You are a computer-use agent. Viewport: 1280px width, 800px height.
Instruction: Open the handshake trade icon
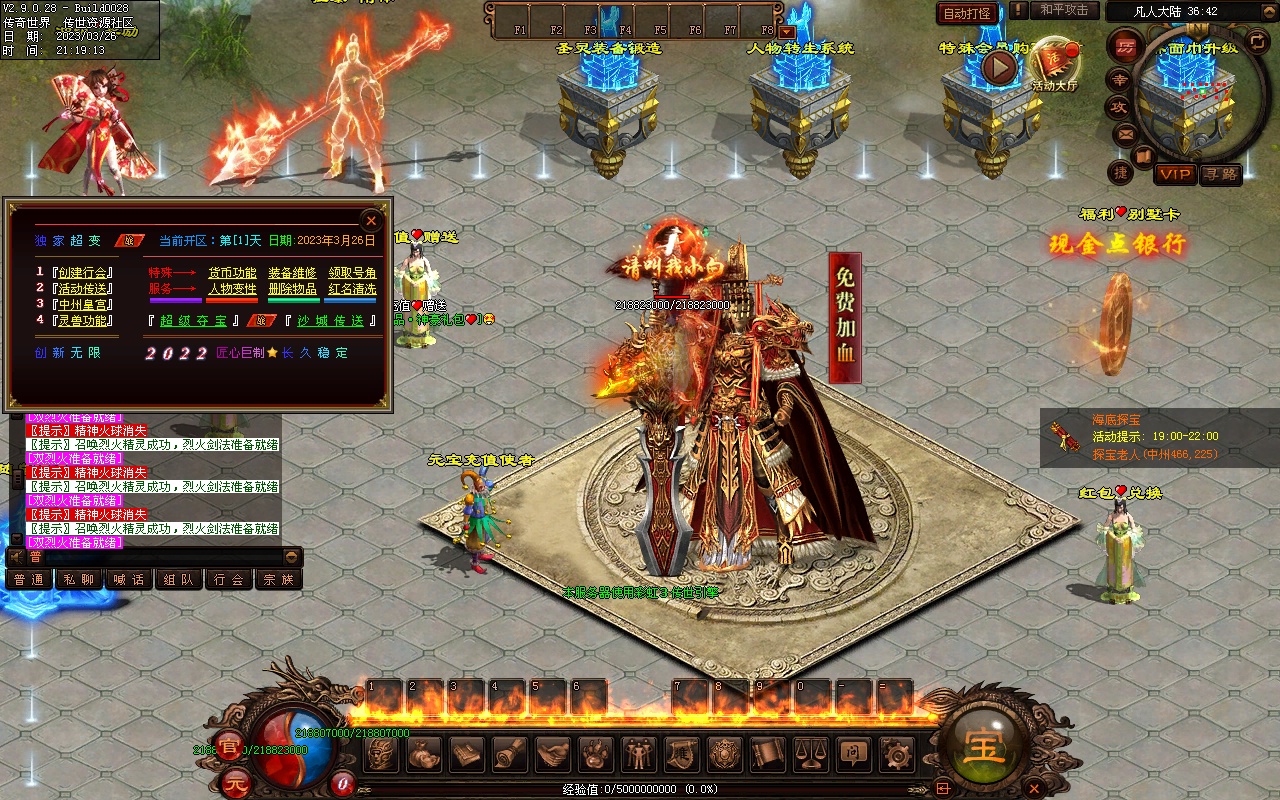[553, 753]
